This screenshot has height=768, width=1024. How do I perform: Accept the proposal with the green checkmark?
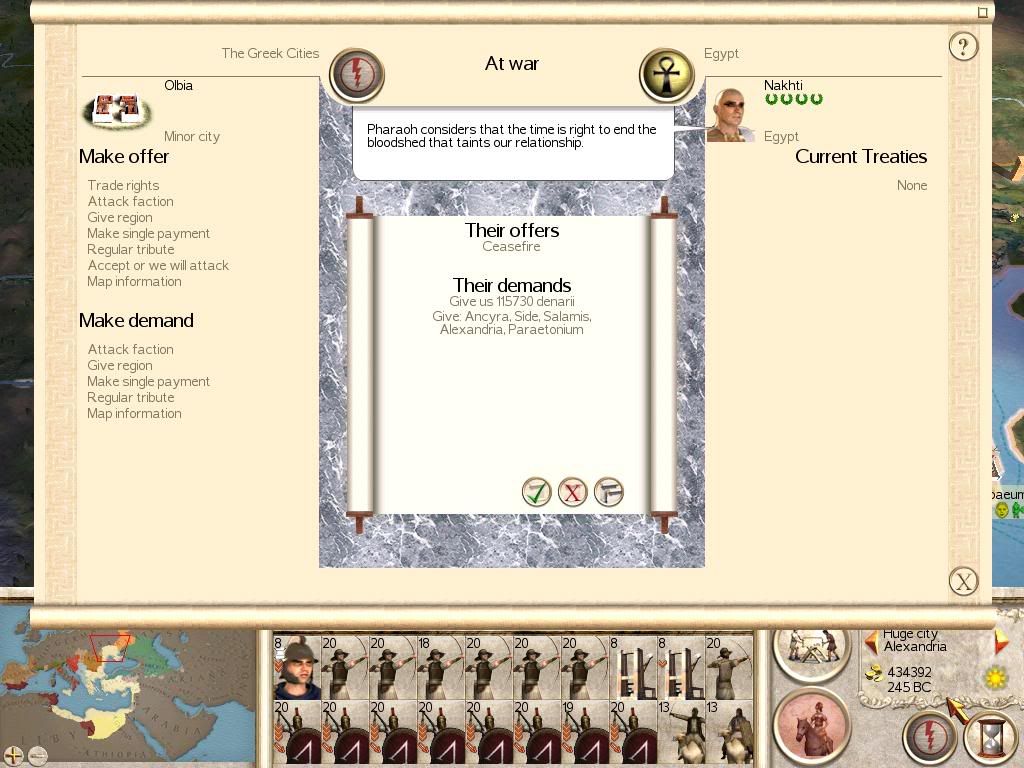click(x=537, y=492)
